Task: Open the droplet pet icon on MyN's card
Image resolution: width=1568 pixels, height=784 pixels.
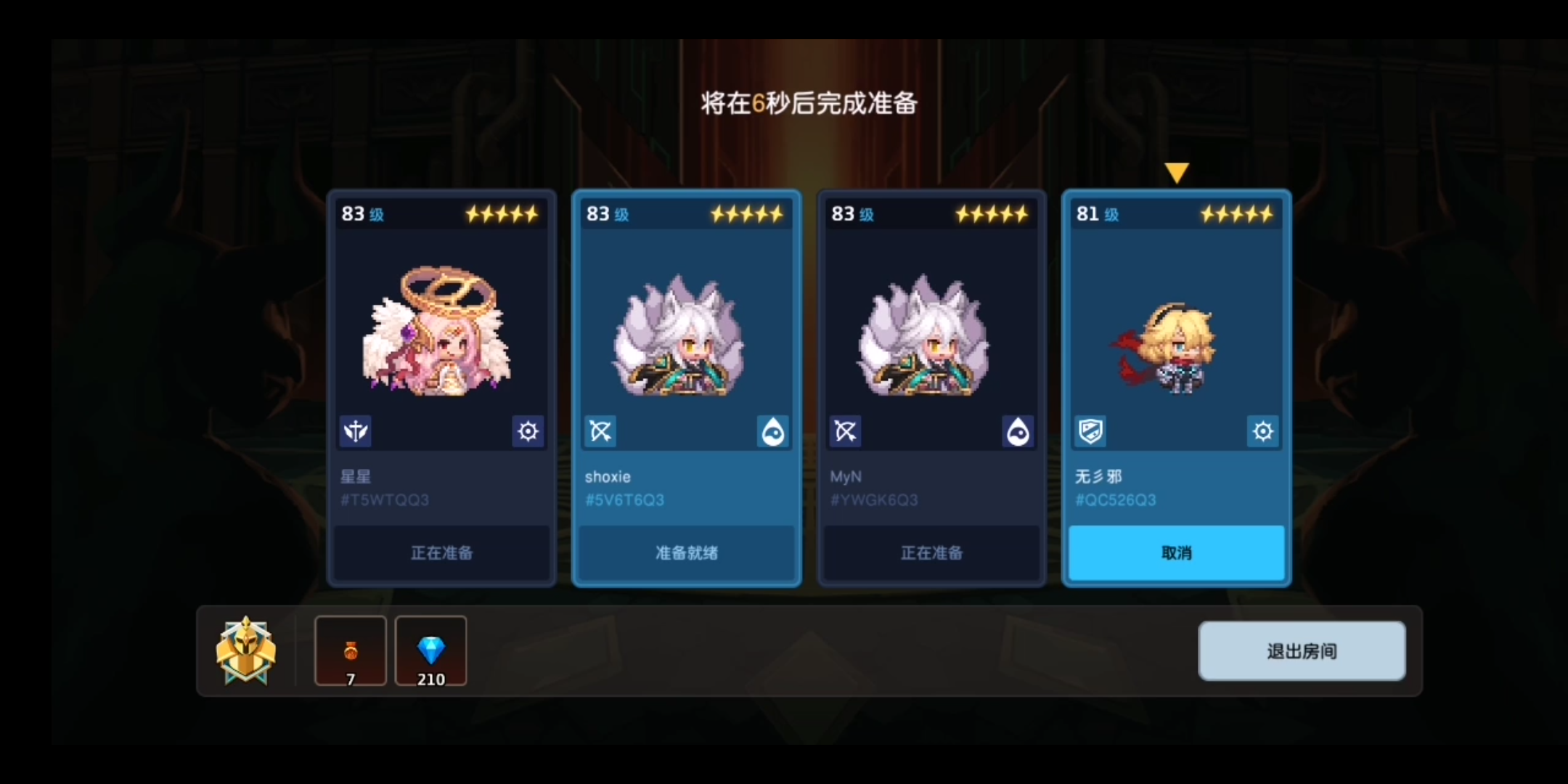Action: click(1017, 431)
